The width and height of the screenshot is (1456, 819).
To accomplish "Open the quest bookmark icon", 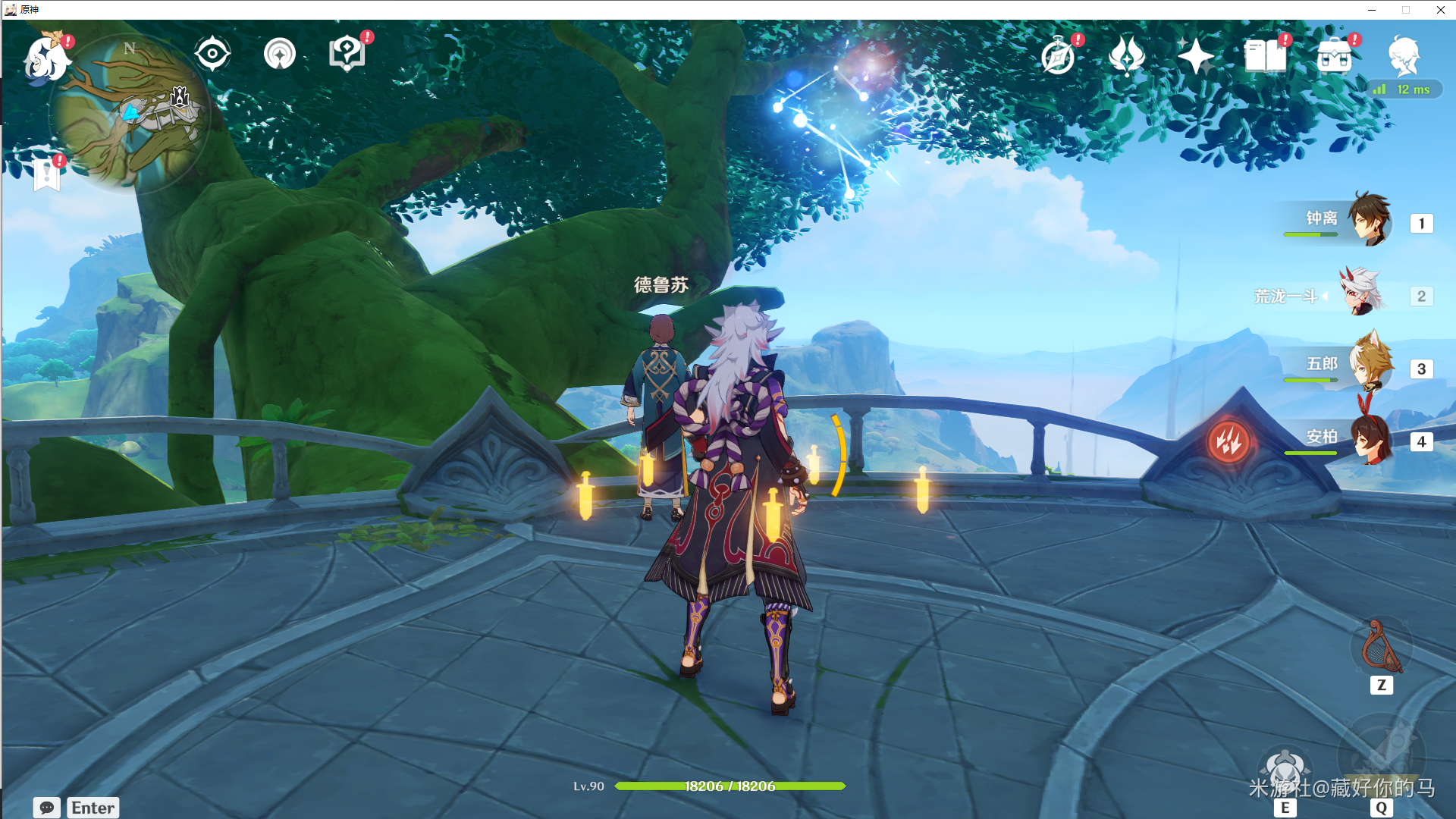I will 47,174.
